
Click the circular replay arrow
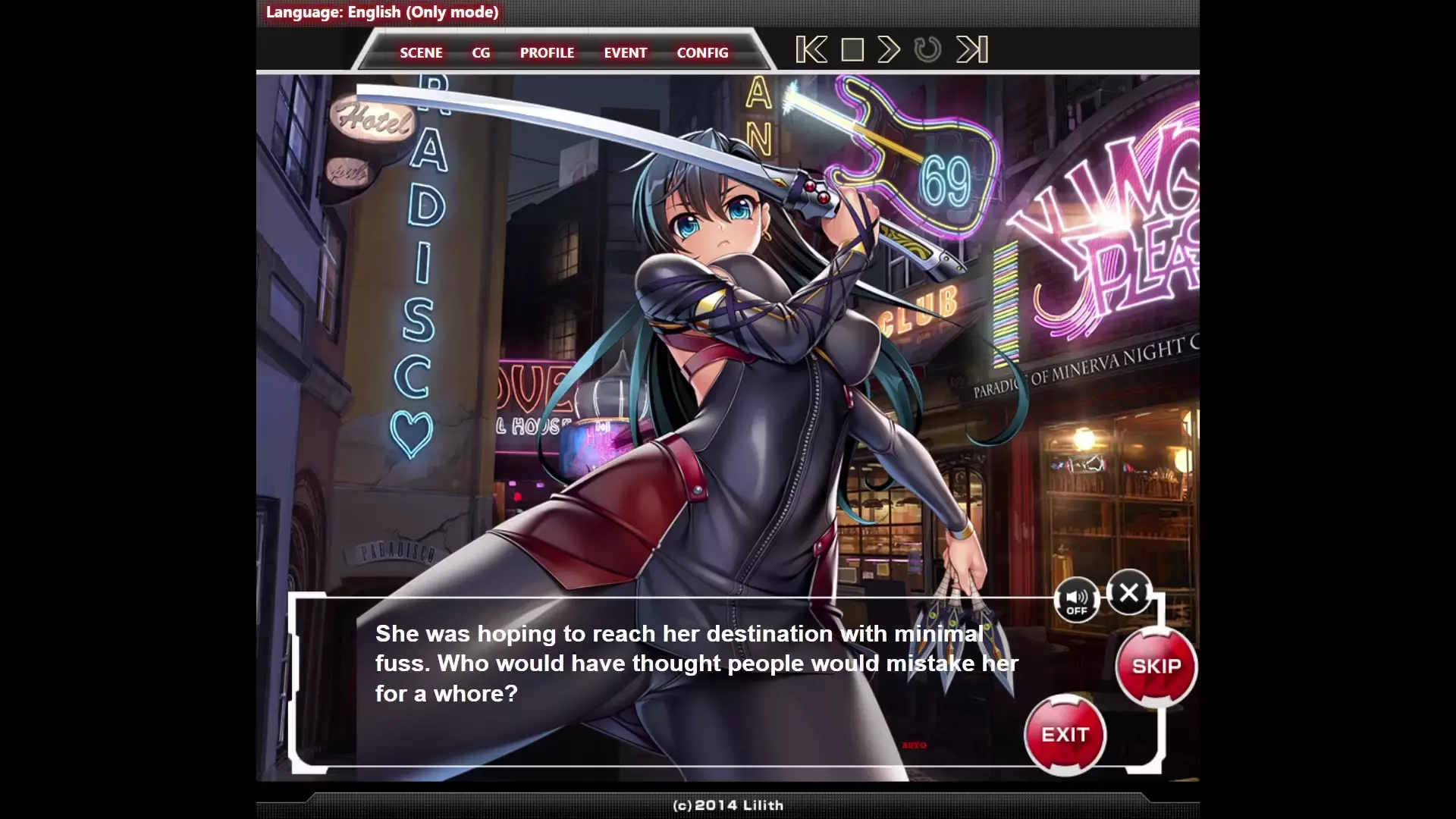tap(927, 50)
